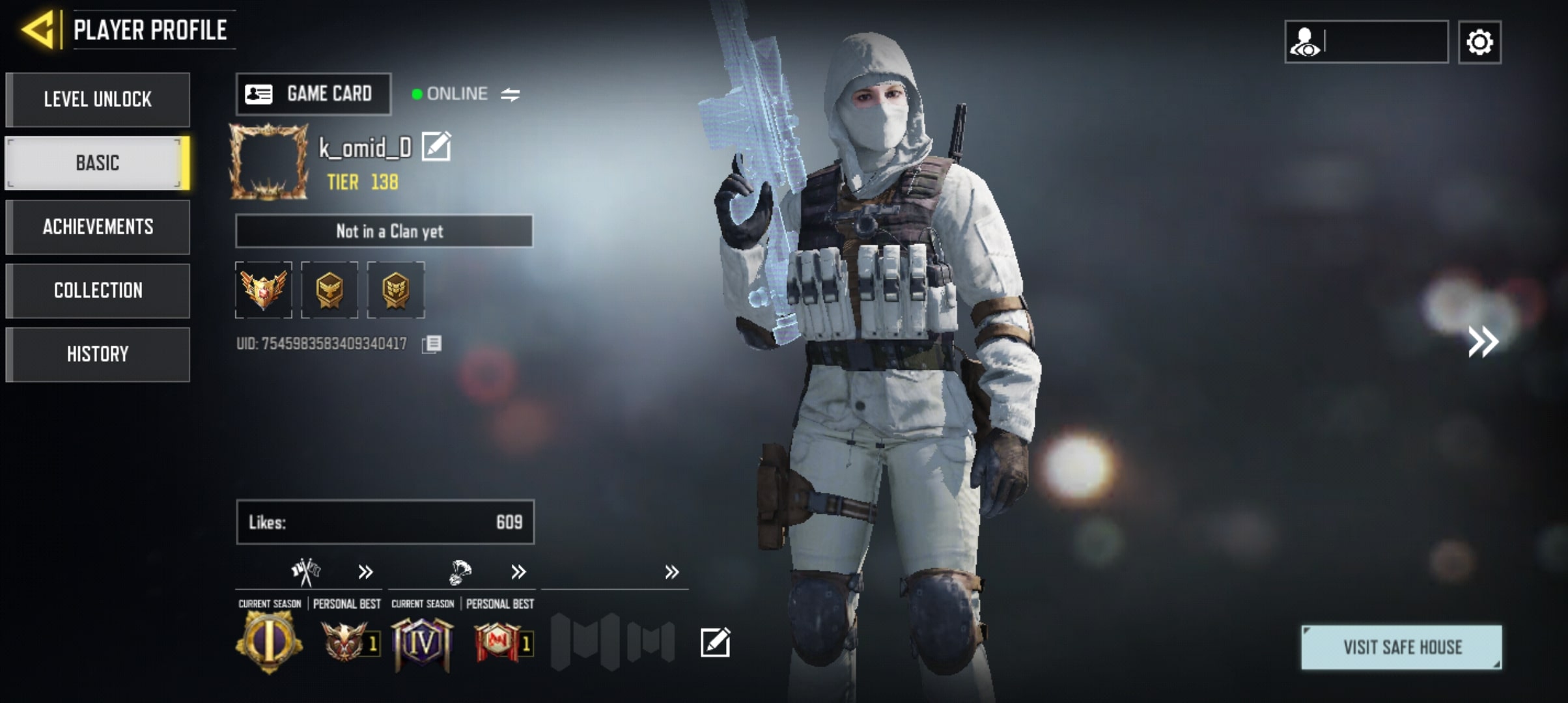The width and height of the screenshot is (1568, 703).
Task: Edit the displayed rank badges
Action: coord(715,642)
